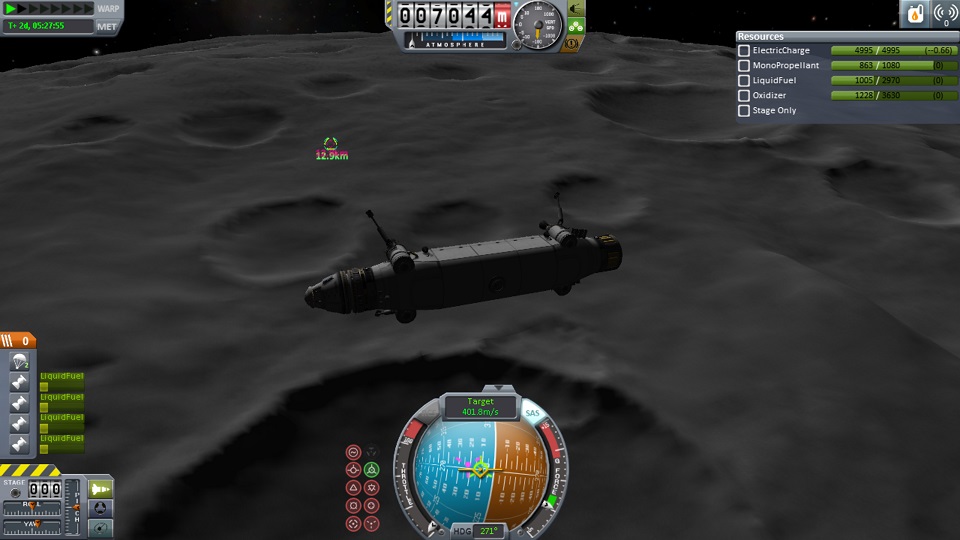Open the comms signal icon
960x540 pixels.
944,14
